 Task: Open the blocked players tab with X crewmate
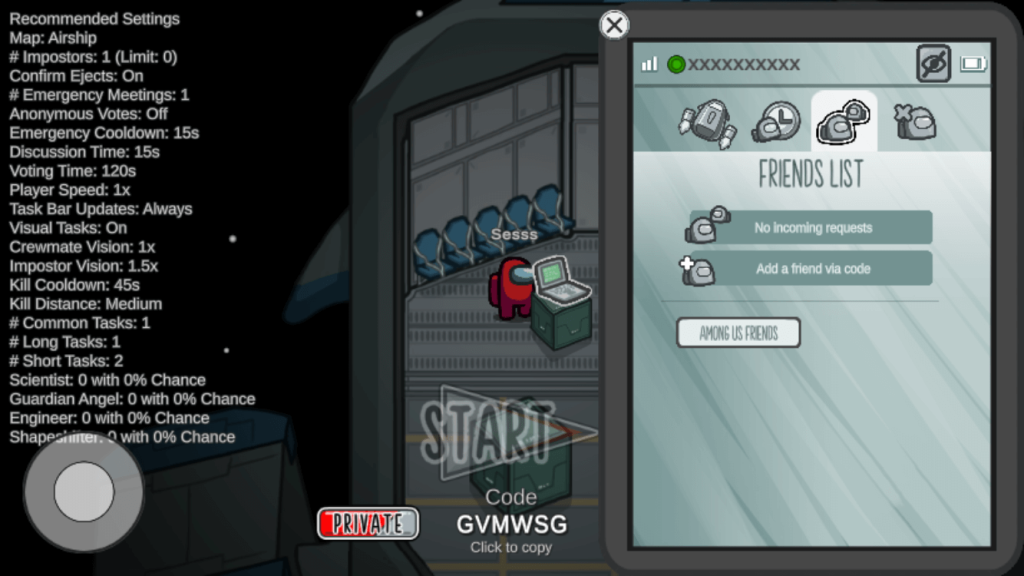pyautogui.click(x=913, y=122)
